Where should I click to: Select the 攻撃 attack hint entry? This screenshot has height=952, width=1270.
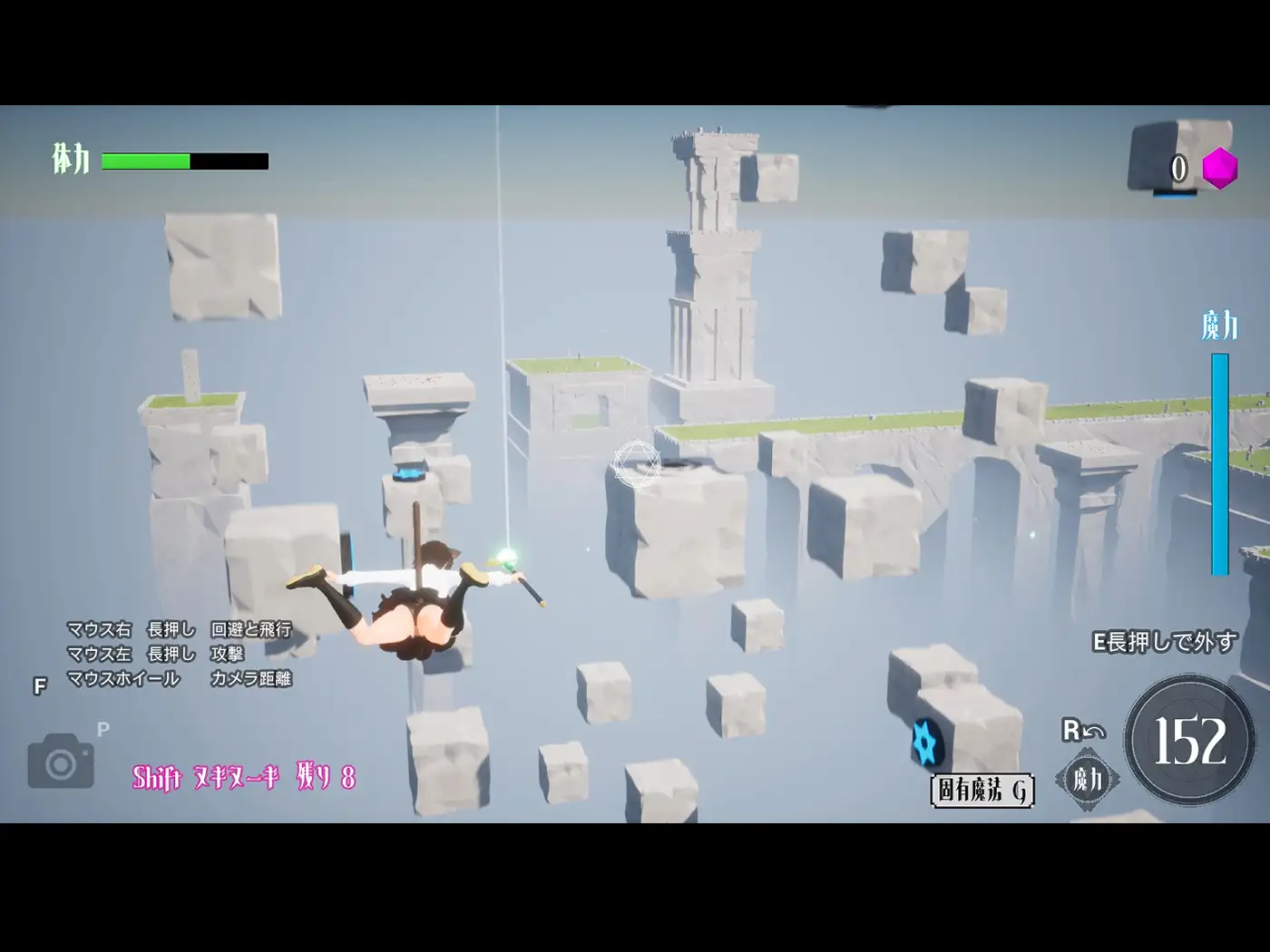(x=227, y=651)
